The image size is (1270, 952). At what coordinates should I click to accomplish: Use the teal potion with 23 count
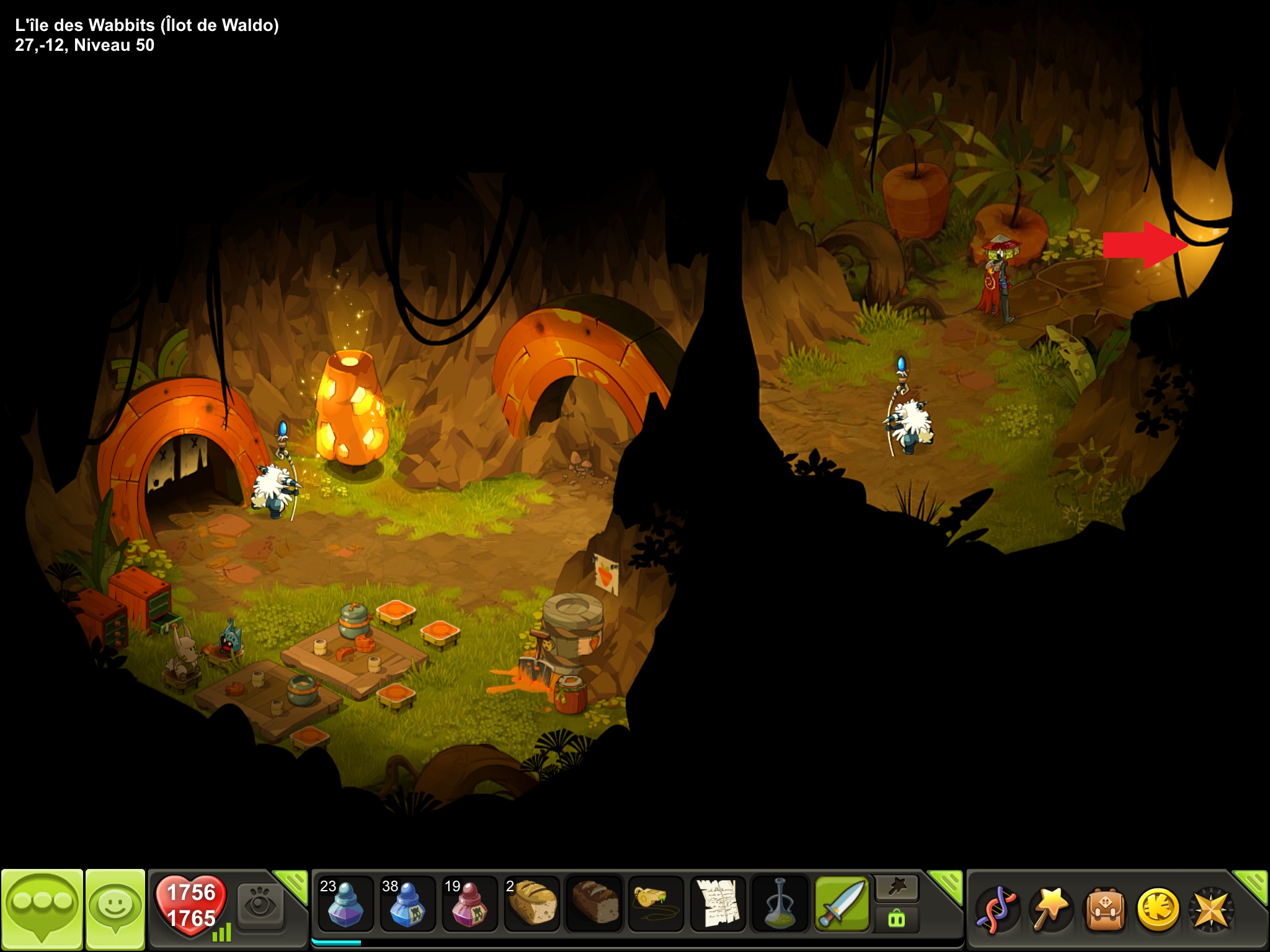(345, 904)
